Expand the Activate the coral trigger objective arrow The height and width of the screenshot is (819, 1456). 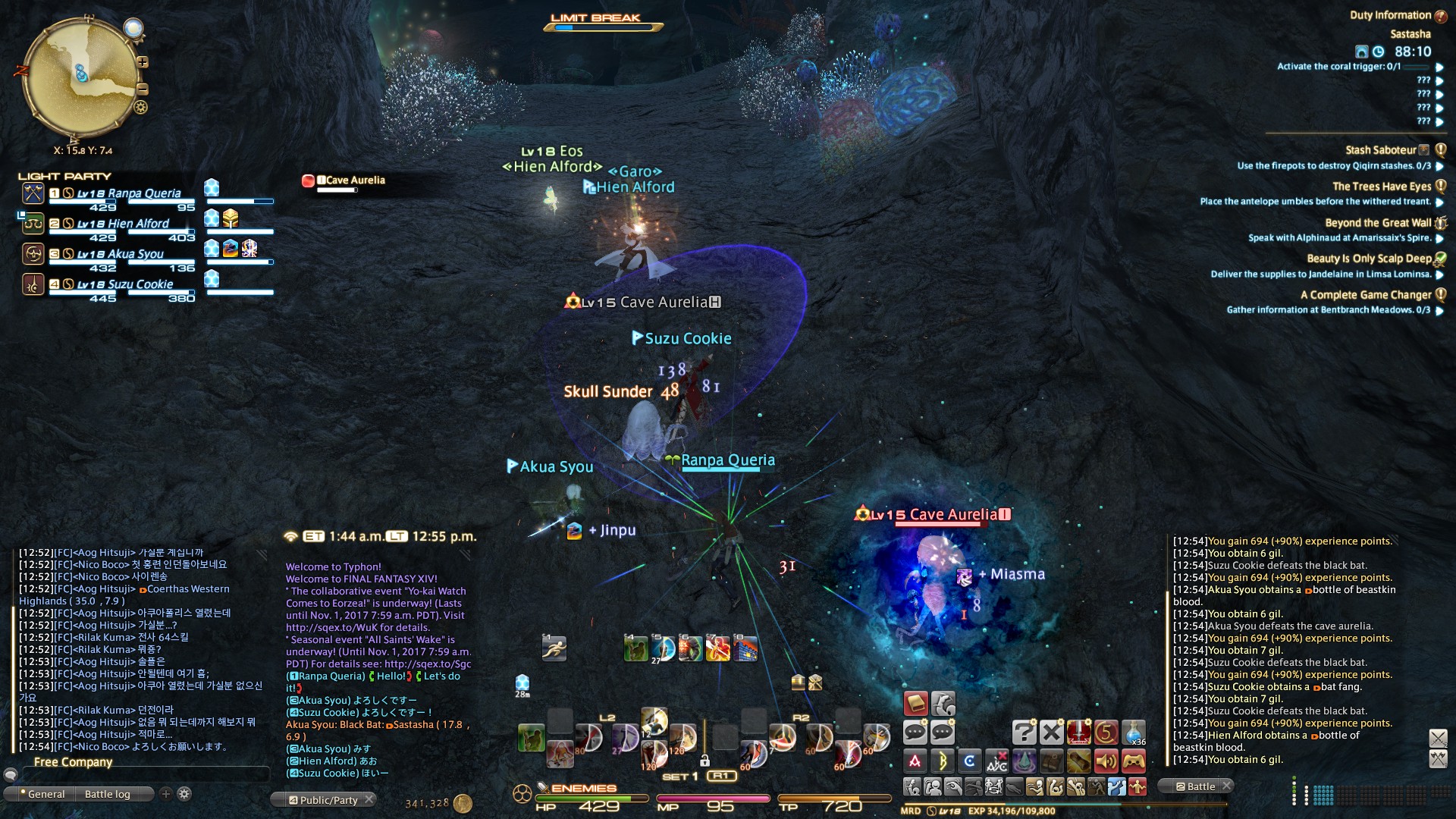tap(1441, 66)
